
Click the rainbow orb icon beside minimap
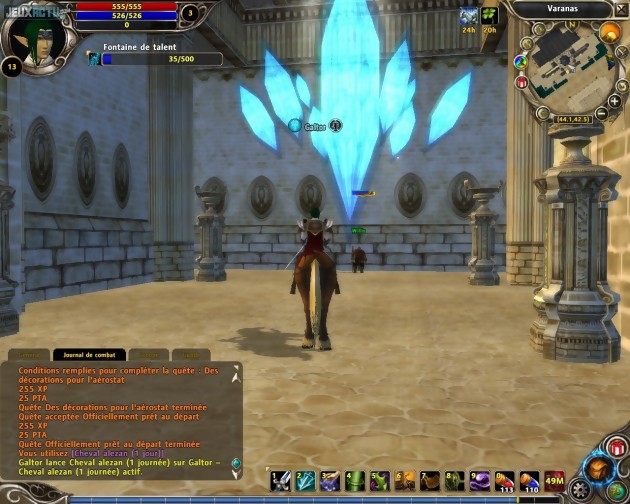coord(520,61)
